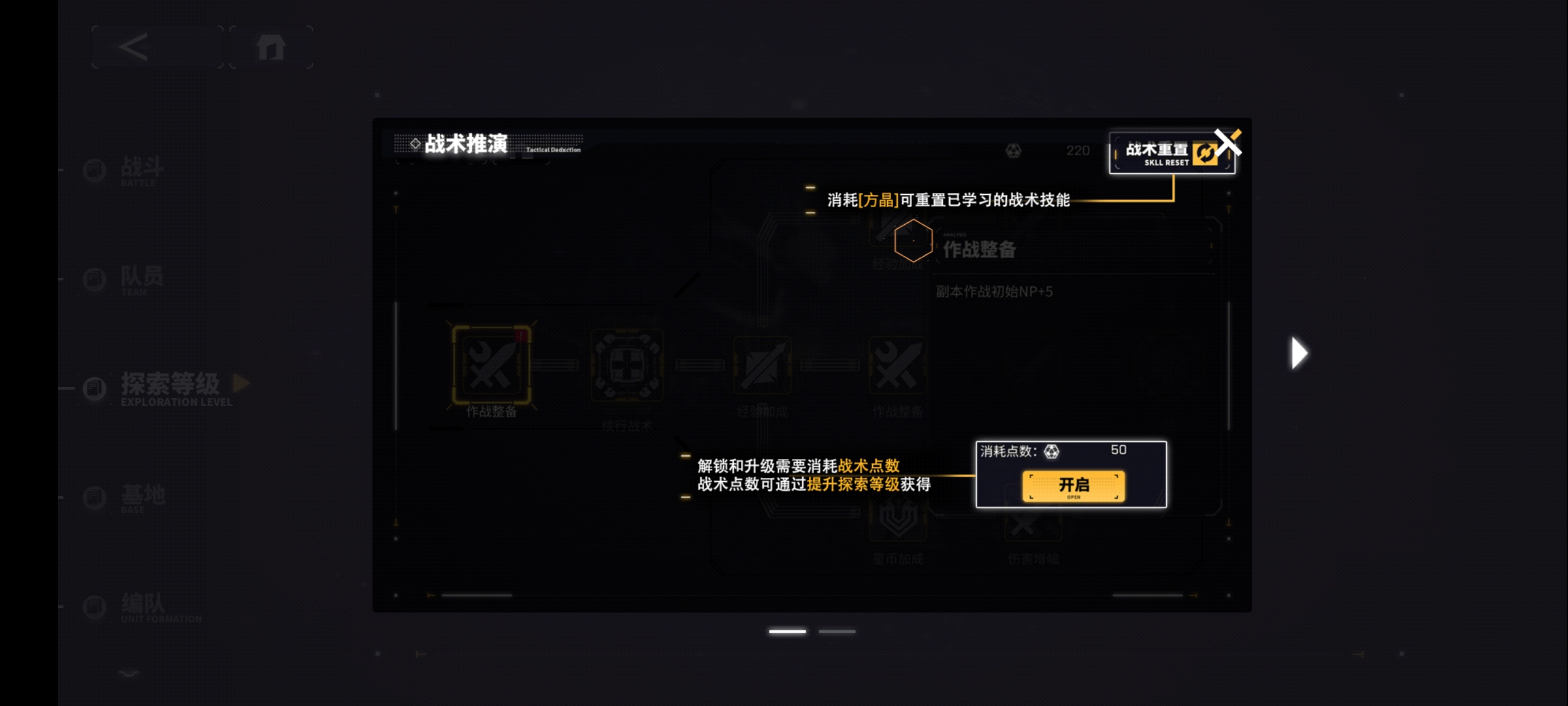The width and height of the screenshot is (1568, 706).
Task: Switch to the 队员 Team section
Action: pyautogui.click(x=93, y=278)
